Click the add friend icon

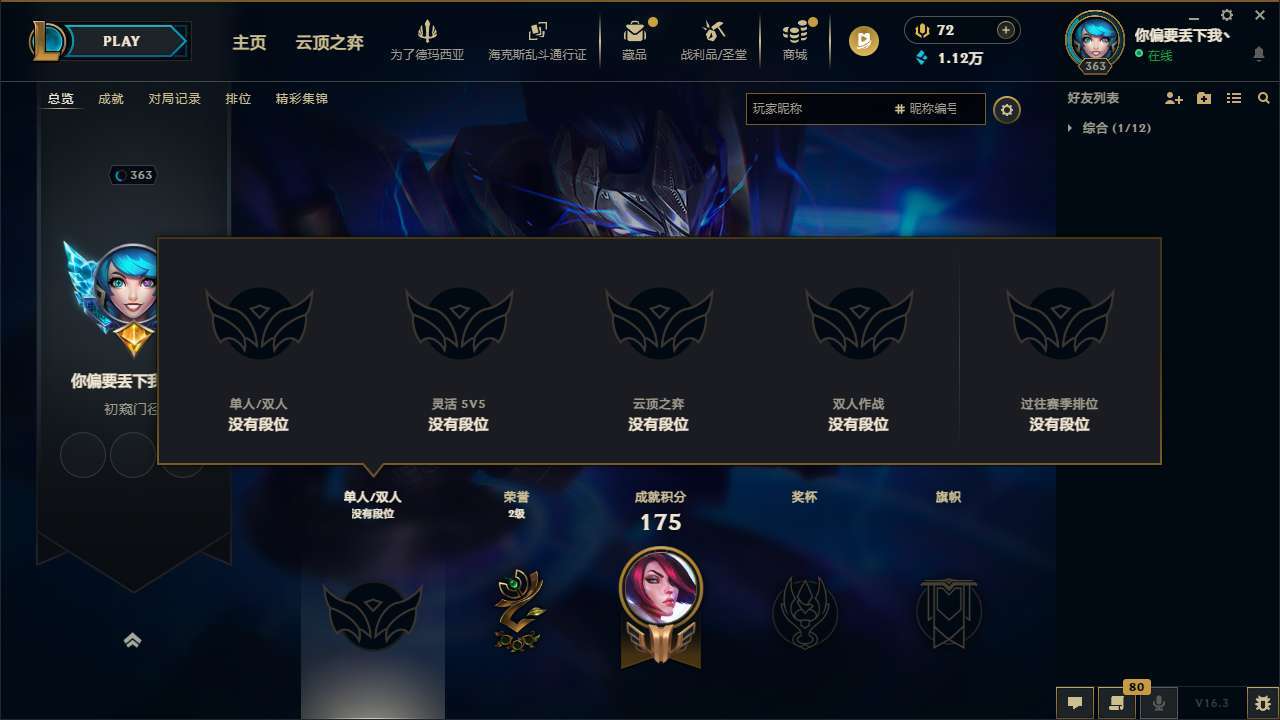pos(1172,98)
